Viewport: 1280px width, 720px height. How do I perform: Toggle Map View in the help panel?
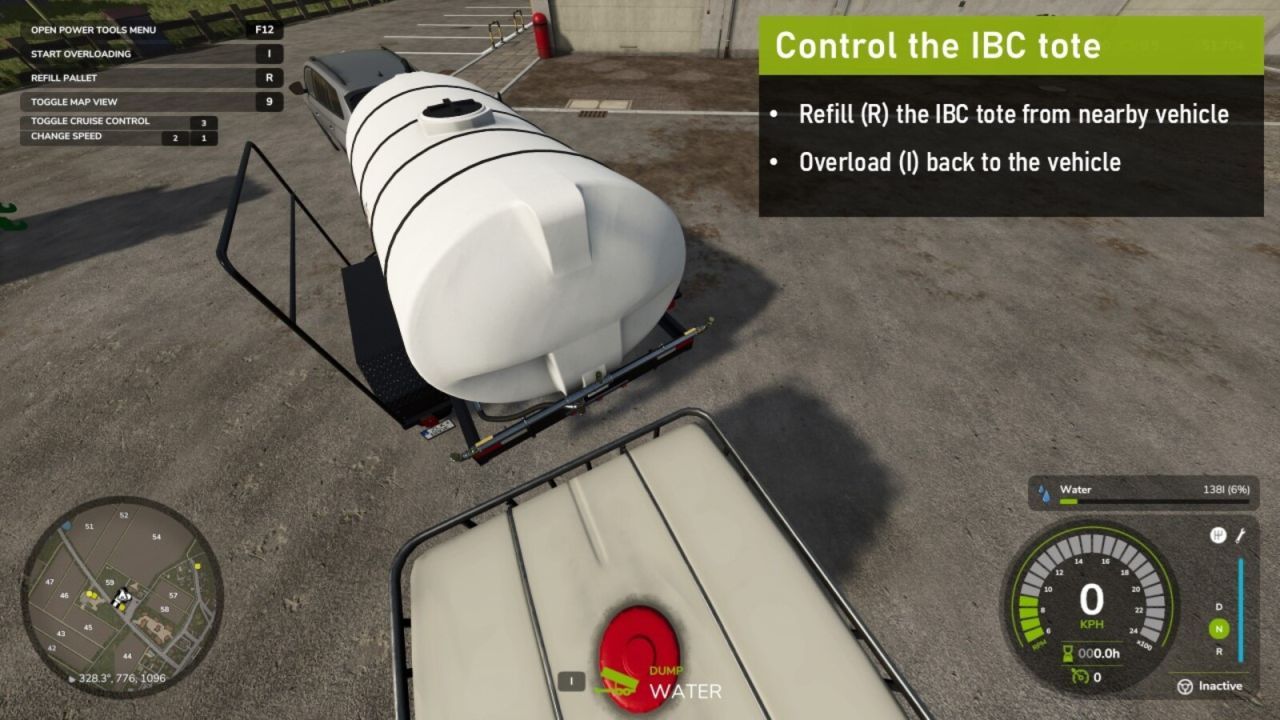76,101
